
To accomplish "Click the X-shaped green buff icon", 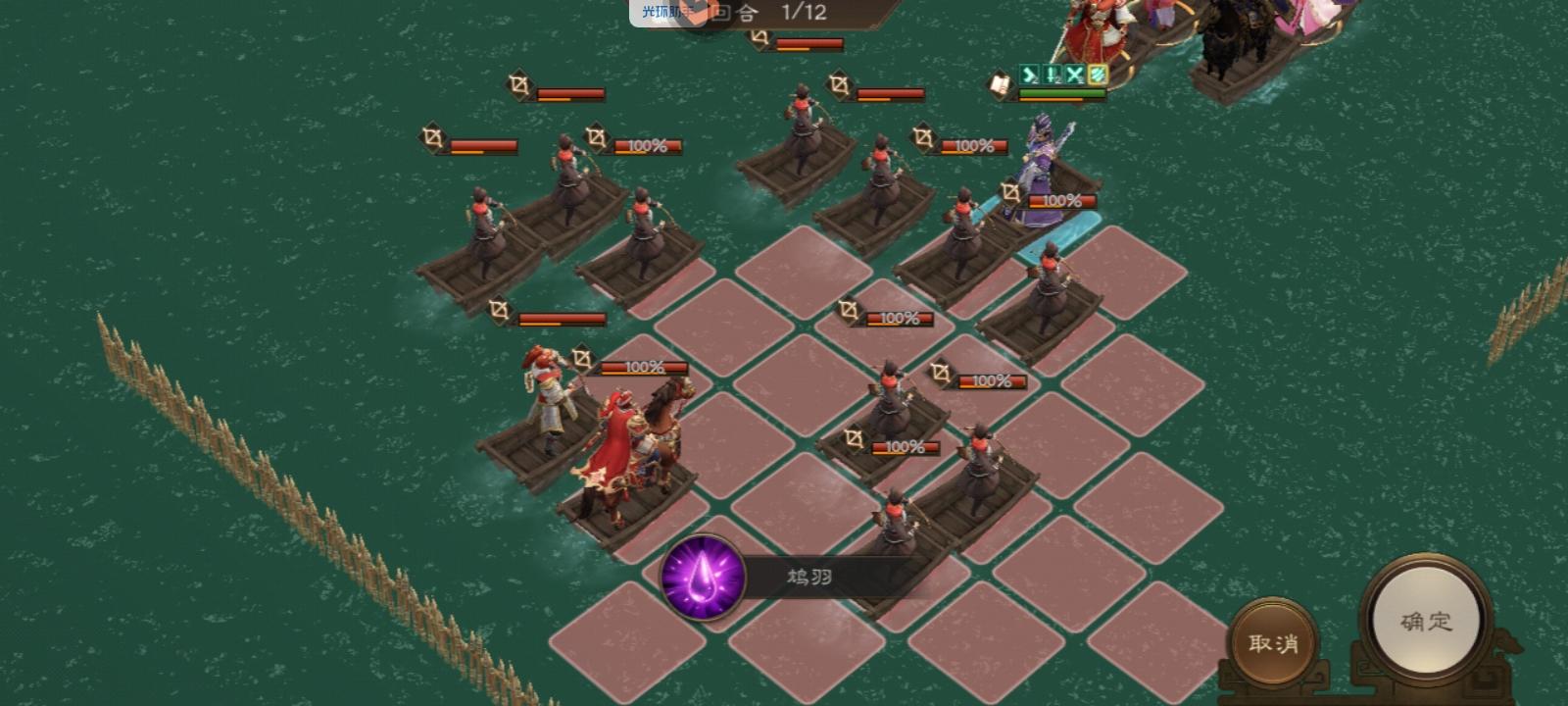I will pyautogui.click(x=1074, y=75).
